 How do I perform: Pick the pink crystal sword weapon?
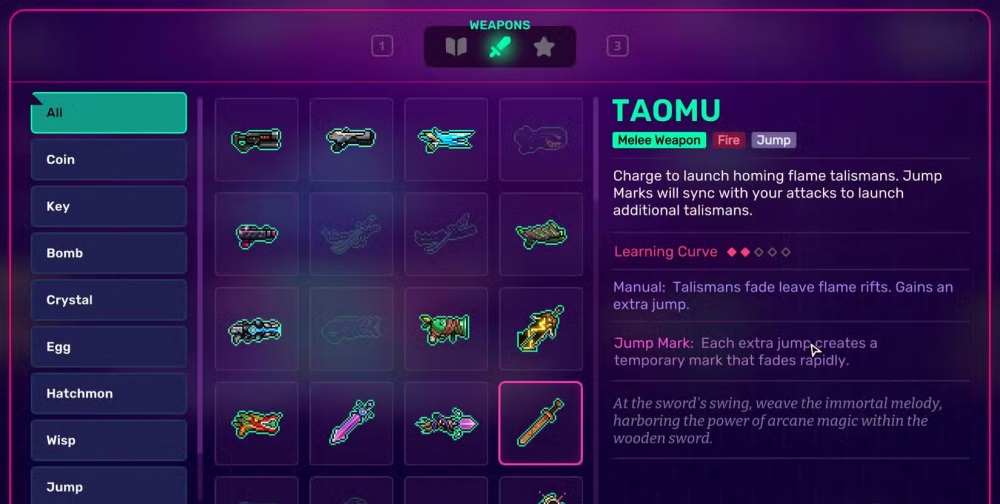[351, 423]
